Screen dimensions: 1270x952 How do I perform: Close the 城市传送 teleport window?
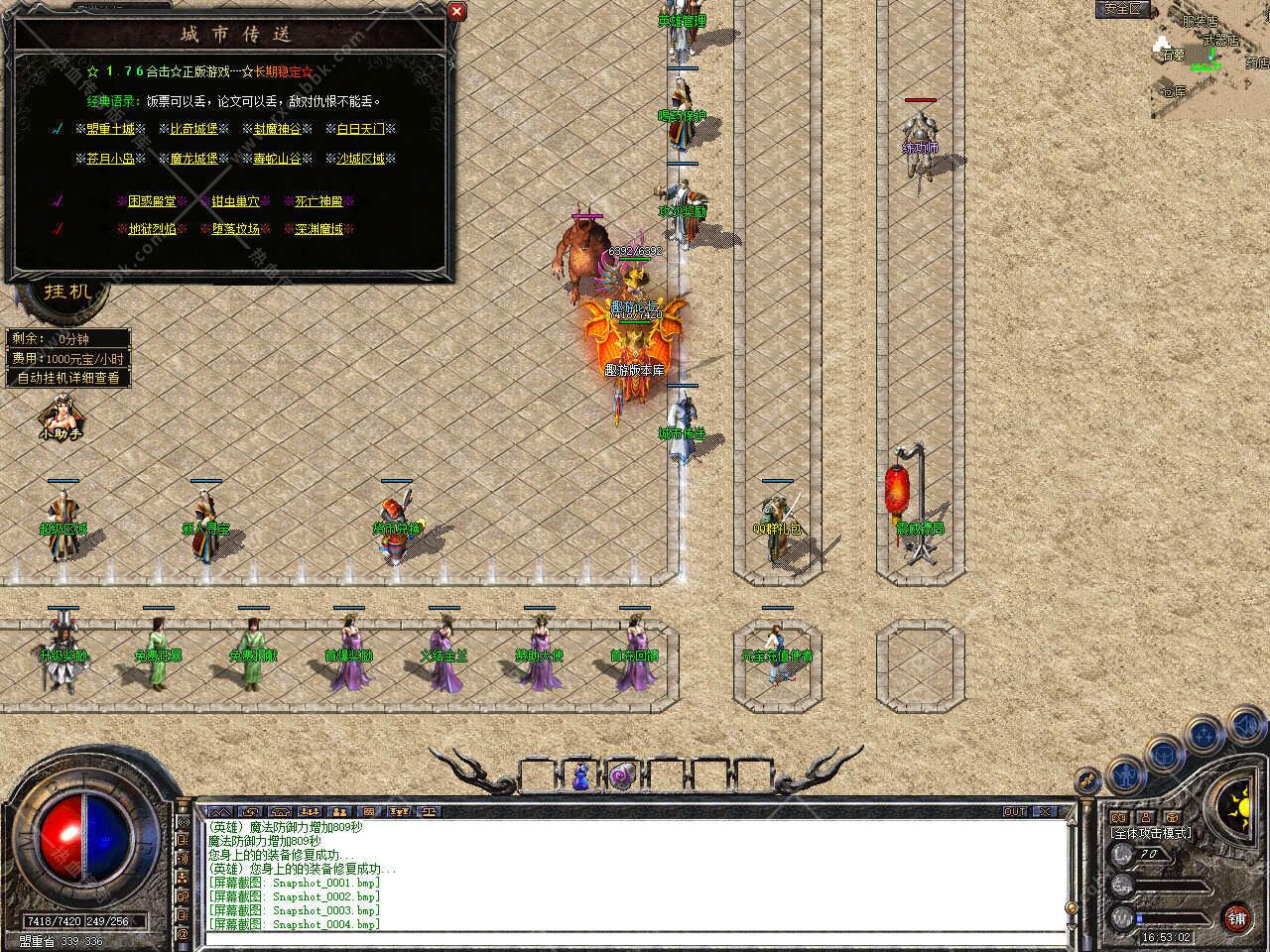[x=456, y=12]
